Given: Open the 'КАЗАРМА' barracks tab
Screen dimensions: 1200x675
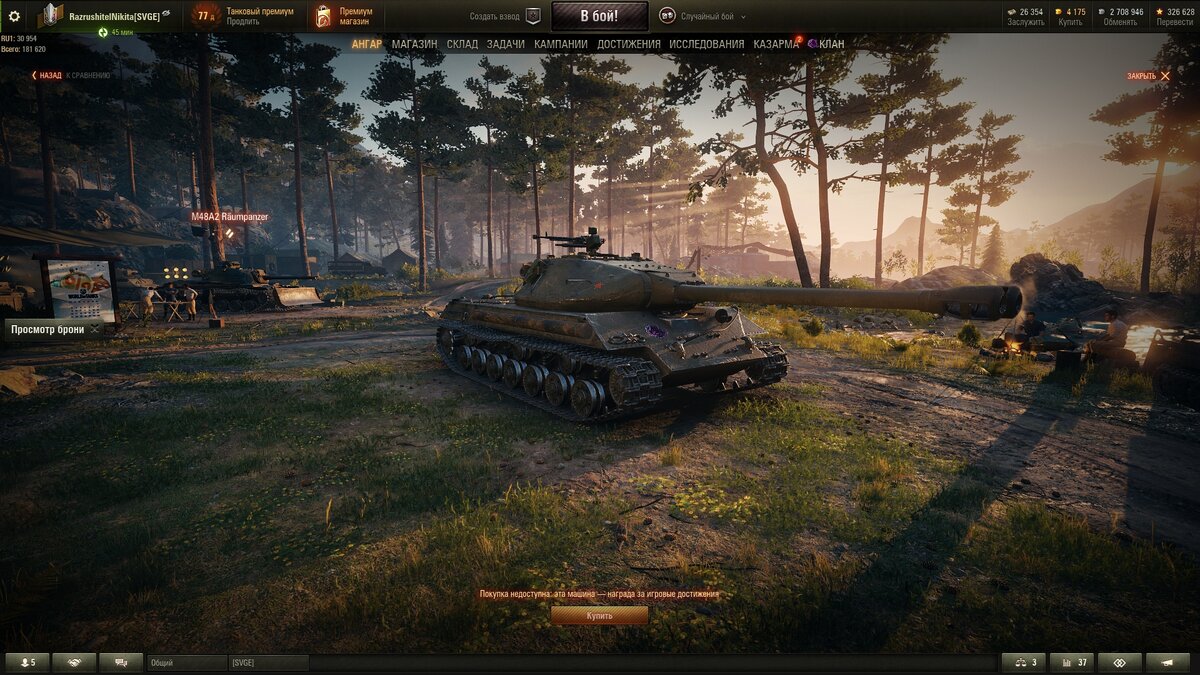Looking at the screenshot, I should (775, 44).
